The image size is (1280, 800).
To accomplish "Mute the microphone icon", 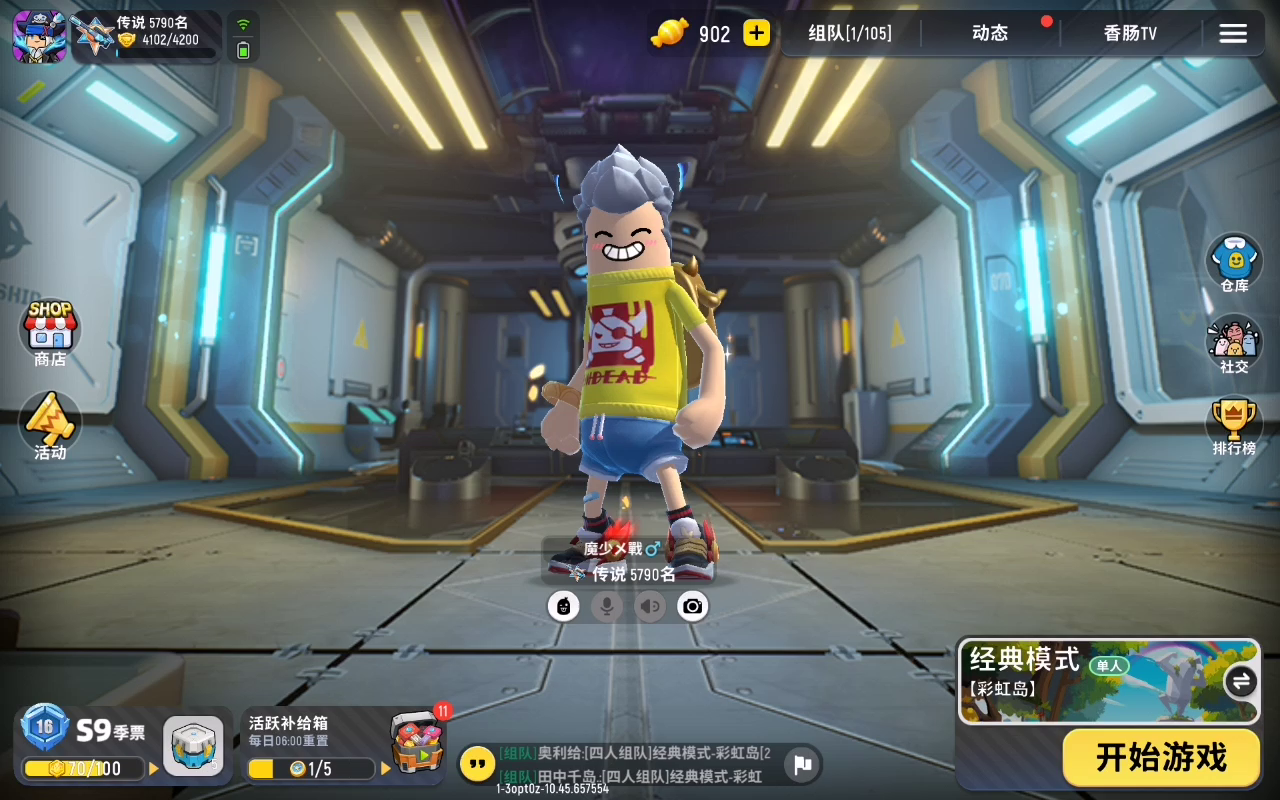I will point(607,605).
